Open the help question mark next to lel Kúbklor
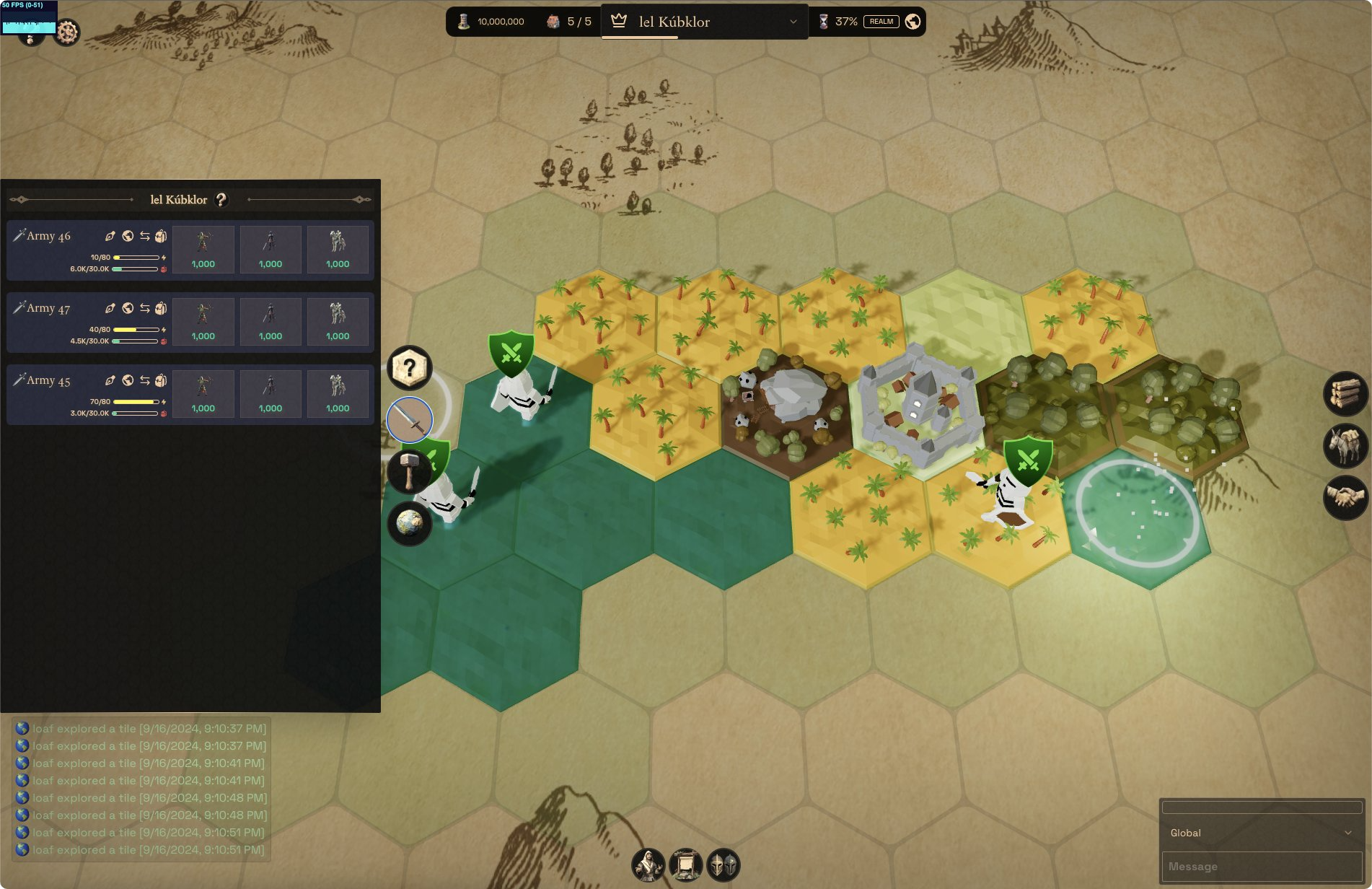The height and width of the screenshot is (889, 1372). (221, 200)
